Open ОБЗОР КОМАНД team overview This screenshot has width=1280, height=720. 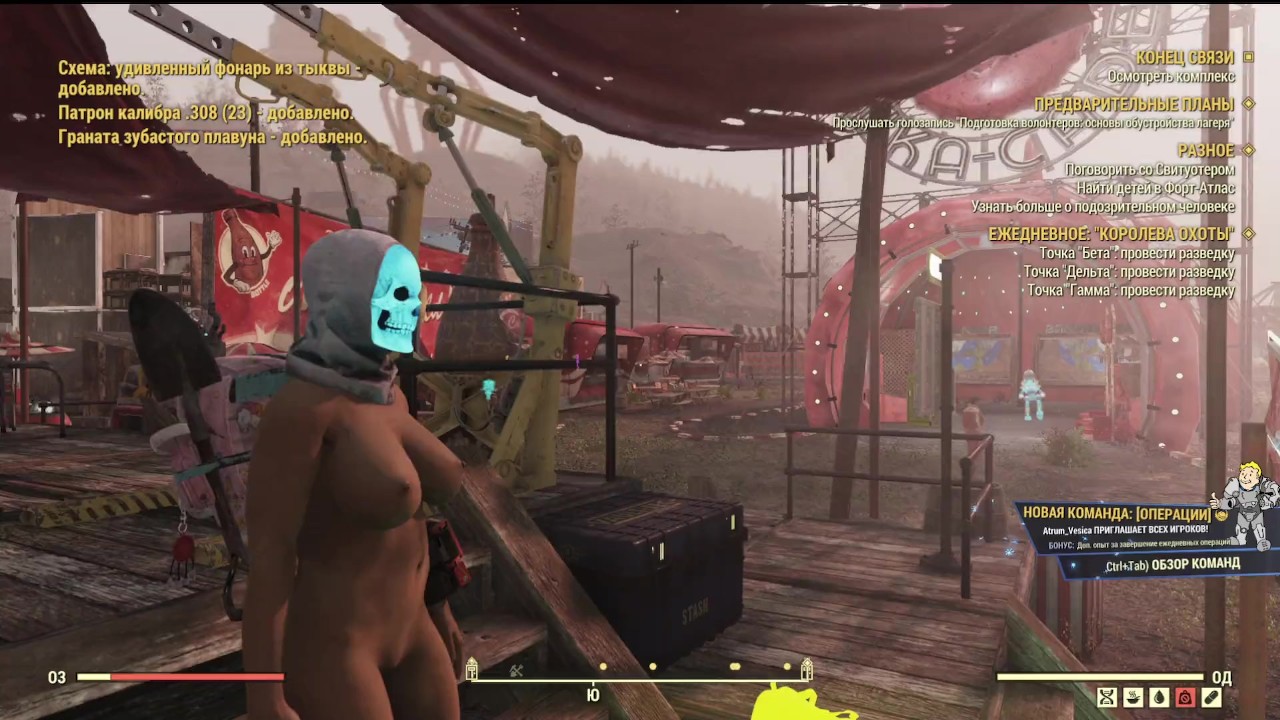pos(1196,562)
